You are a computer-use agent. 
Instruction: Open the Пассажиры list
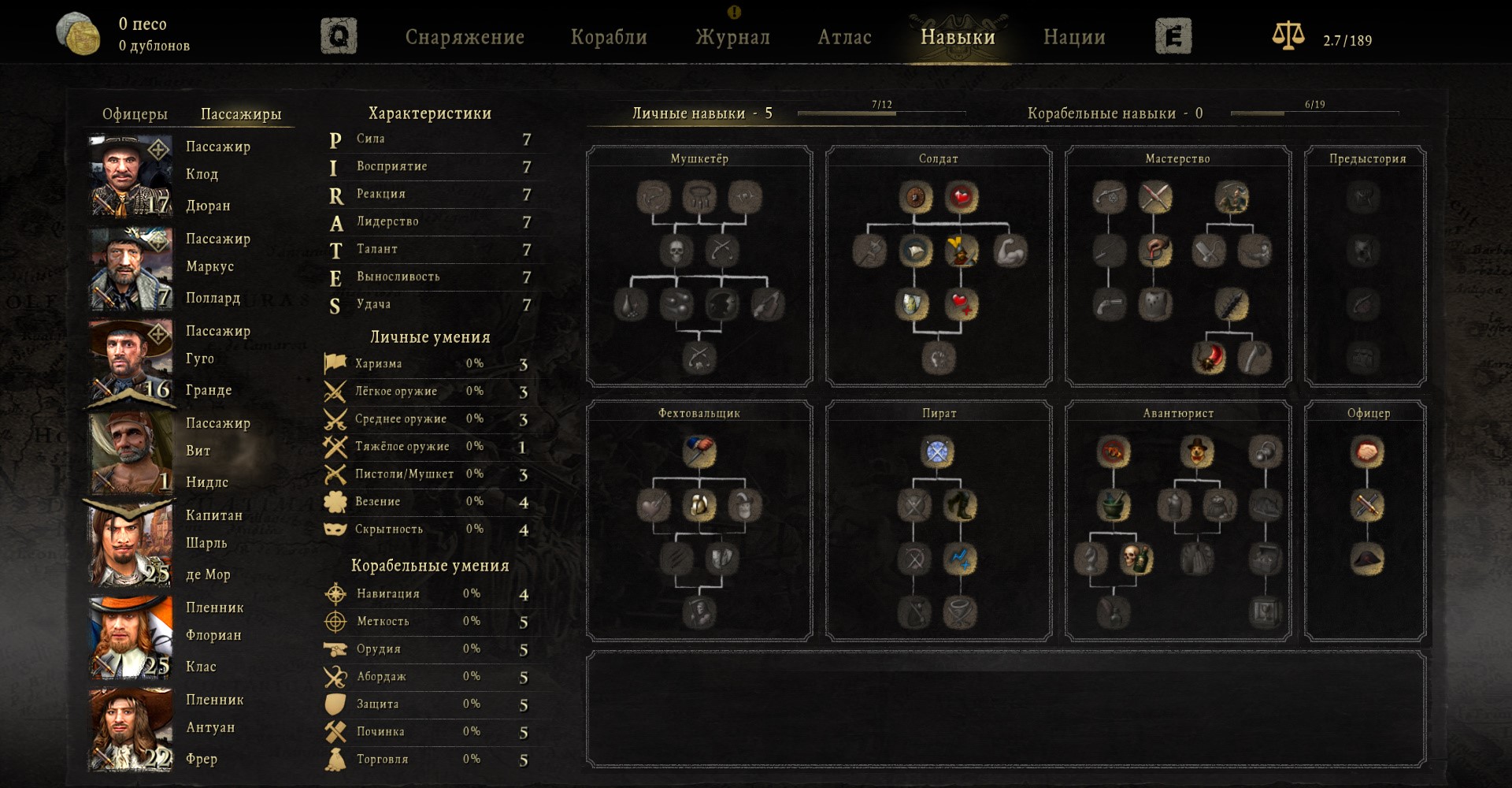click(241, 114)
